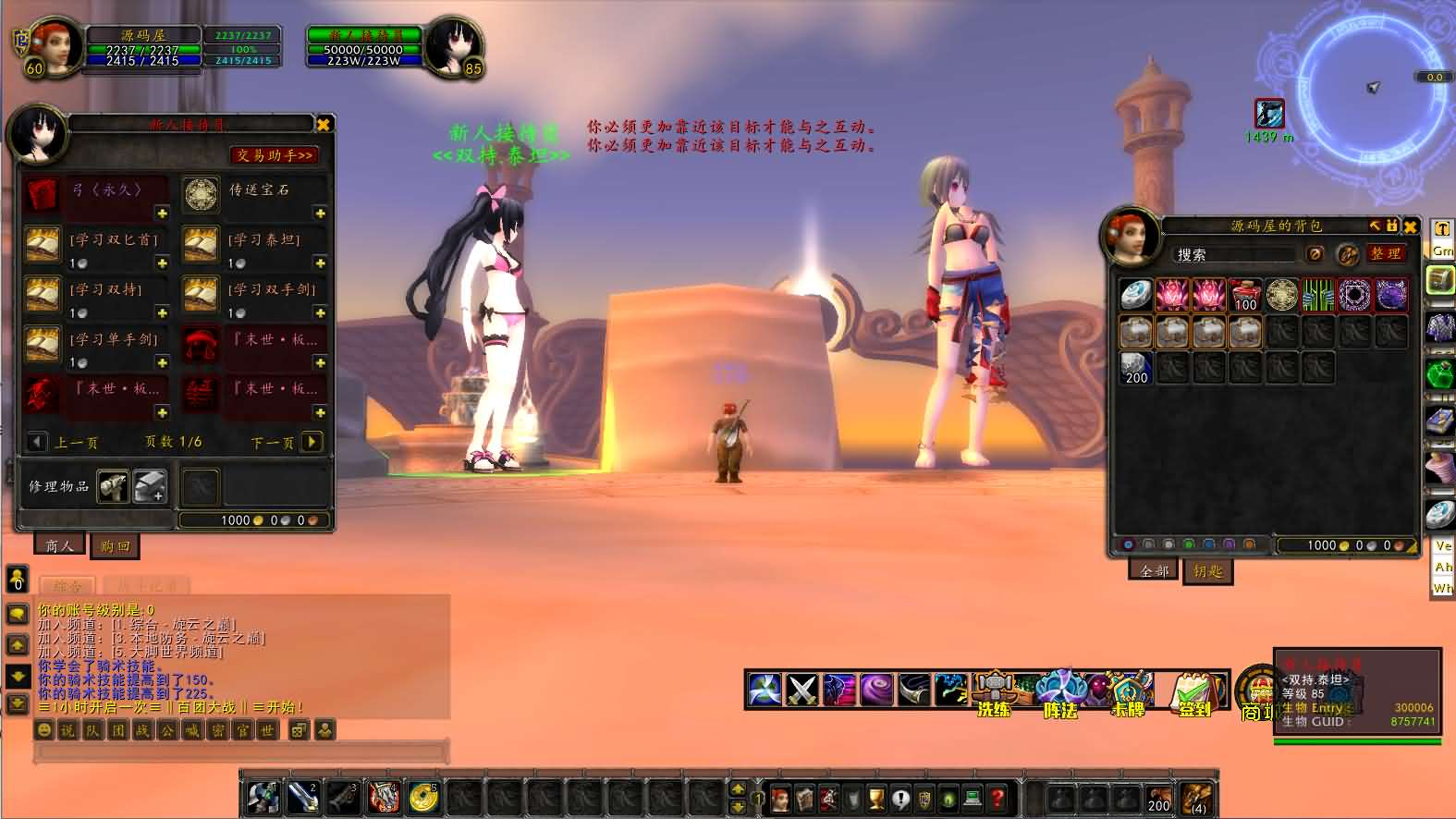The width and height of the screenshot is (1456, 819).
Task: Sort the bag with 整理 button
Action: 1385,253
